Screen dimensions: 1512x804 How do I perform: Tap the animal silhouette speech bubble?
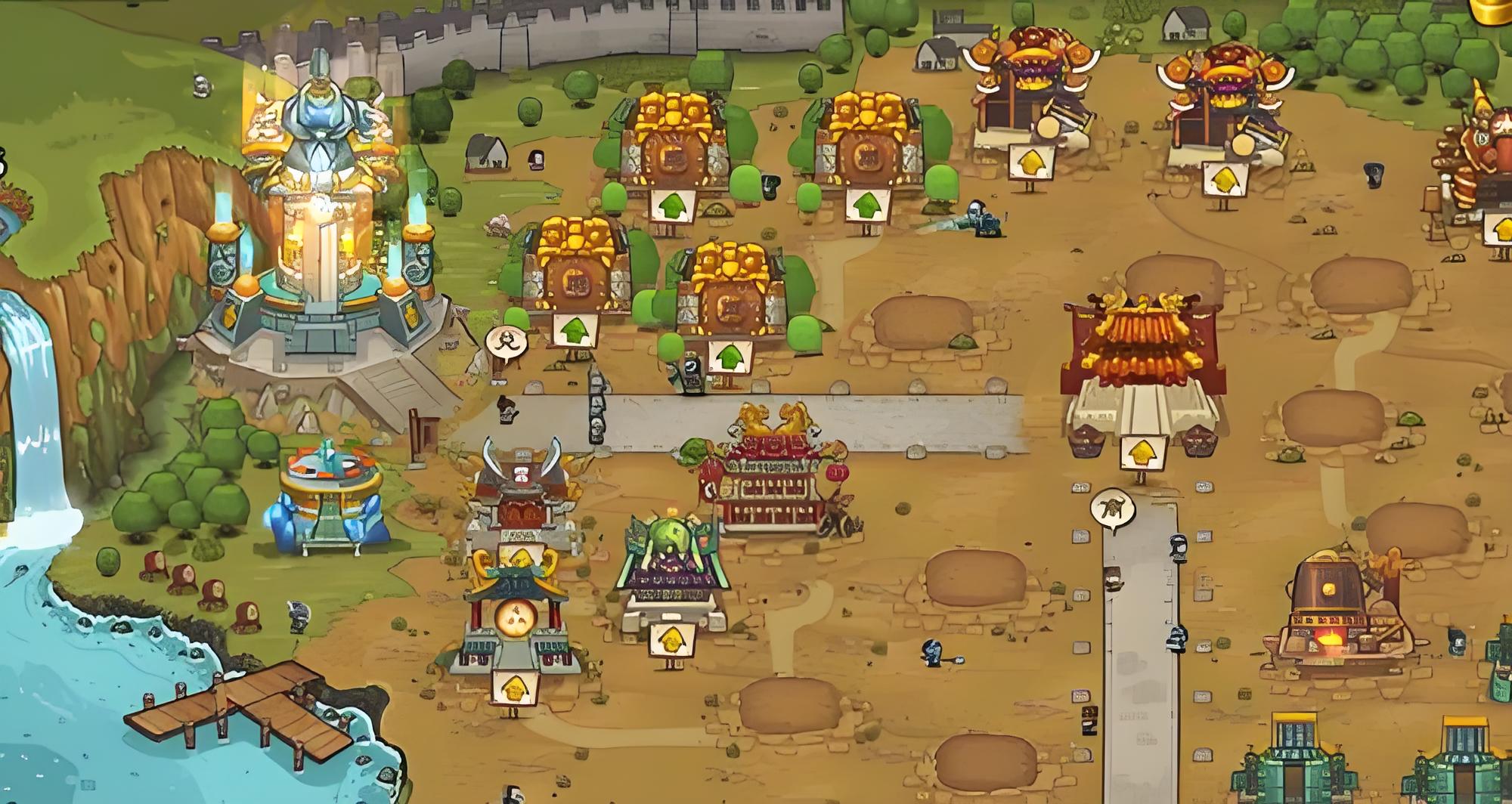point(1113,507)
